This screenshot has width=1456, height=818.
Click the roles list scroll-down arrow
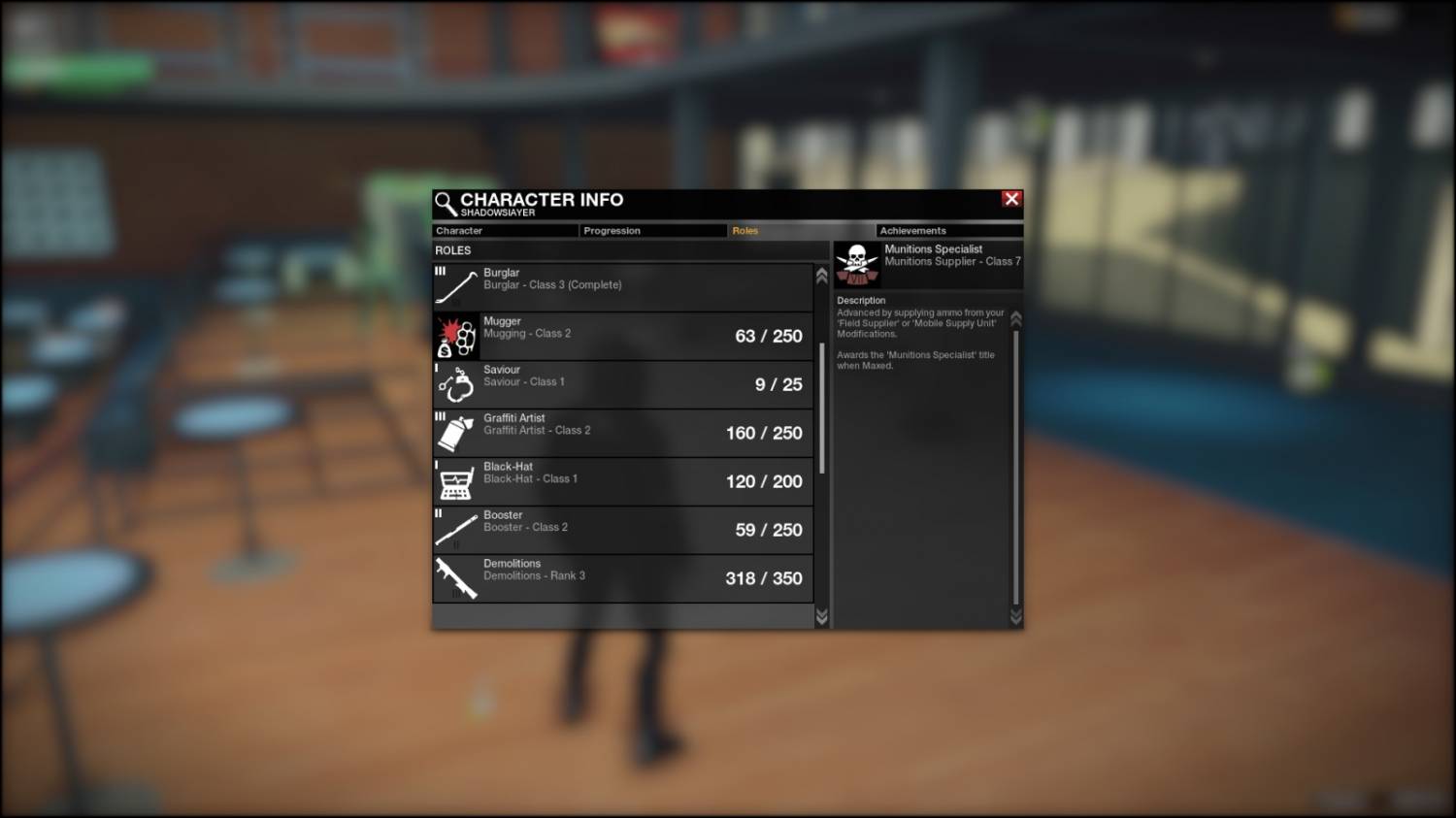(822, 617)
